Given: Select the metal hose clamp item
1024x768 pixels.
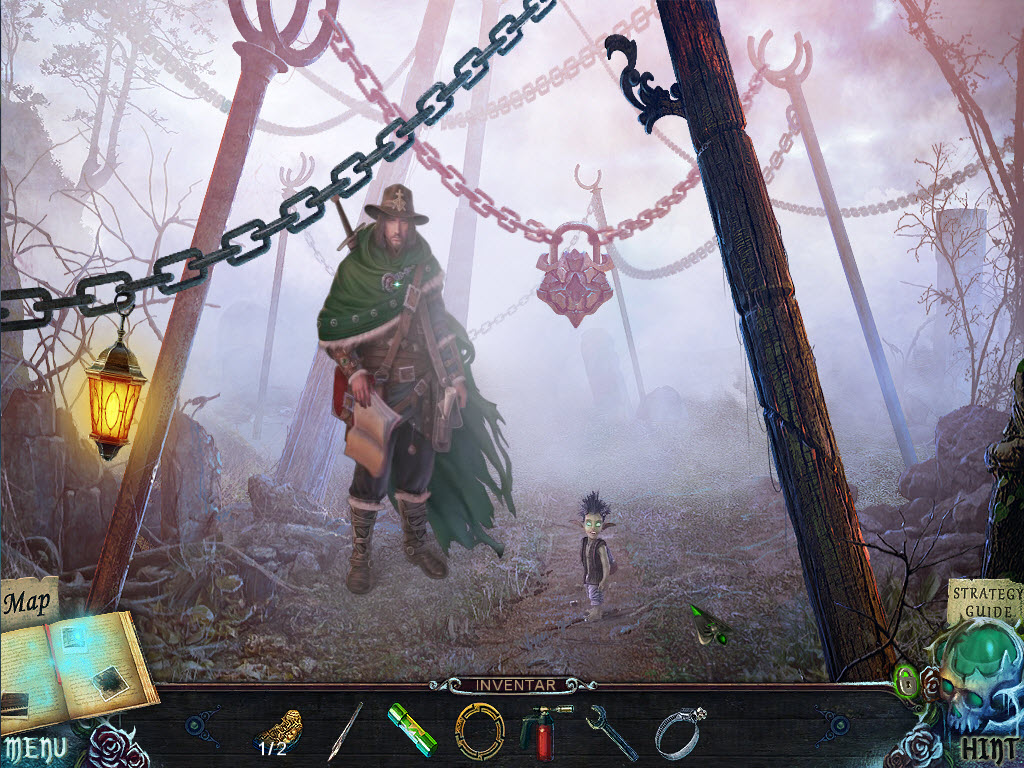Looking at the screenshot, I should coord(680,731).
